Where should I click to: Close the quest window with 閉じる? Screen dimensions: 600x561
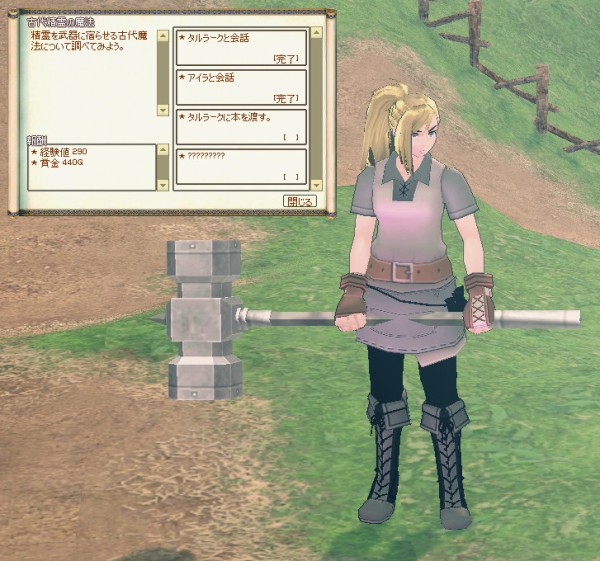pyautogui.click(x=299, y=201)
